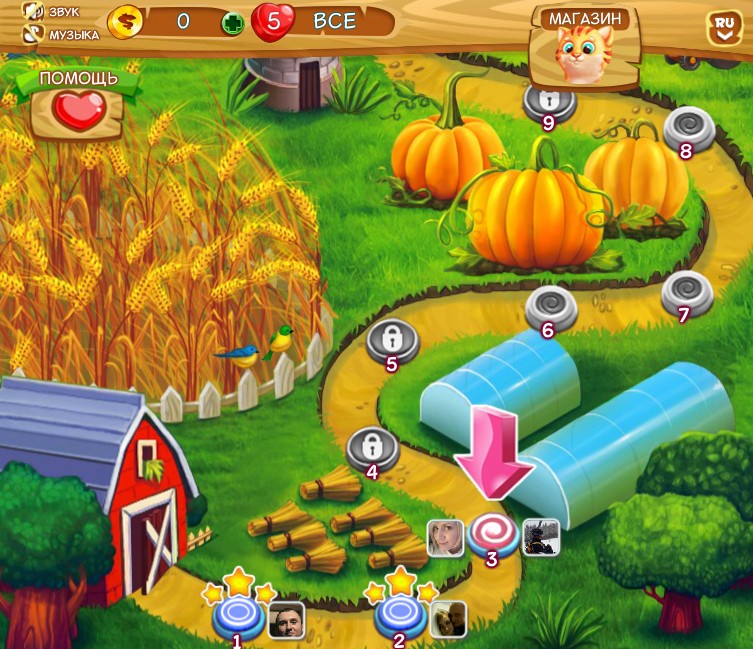View friend avatar beside level 1
The image size is (753, 649).
pyautogui.click(x=286, y=620)
